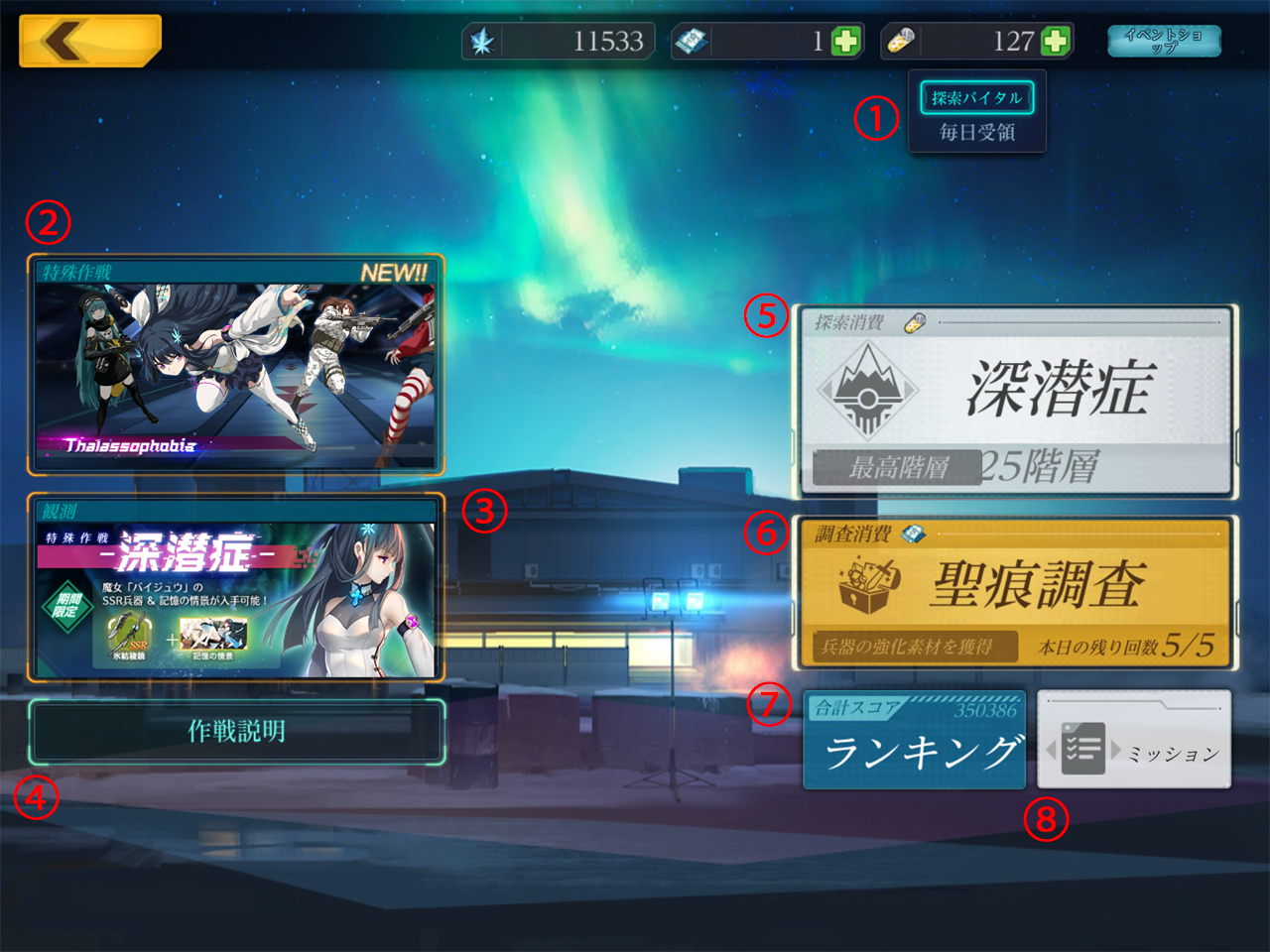Image resolution: width=1270 pixels, height=952 pixels.
Task: Add more survey tickets with green plus
Action: point(845,41)
